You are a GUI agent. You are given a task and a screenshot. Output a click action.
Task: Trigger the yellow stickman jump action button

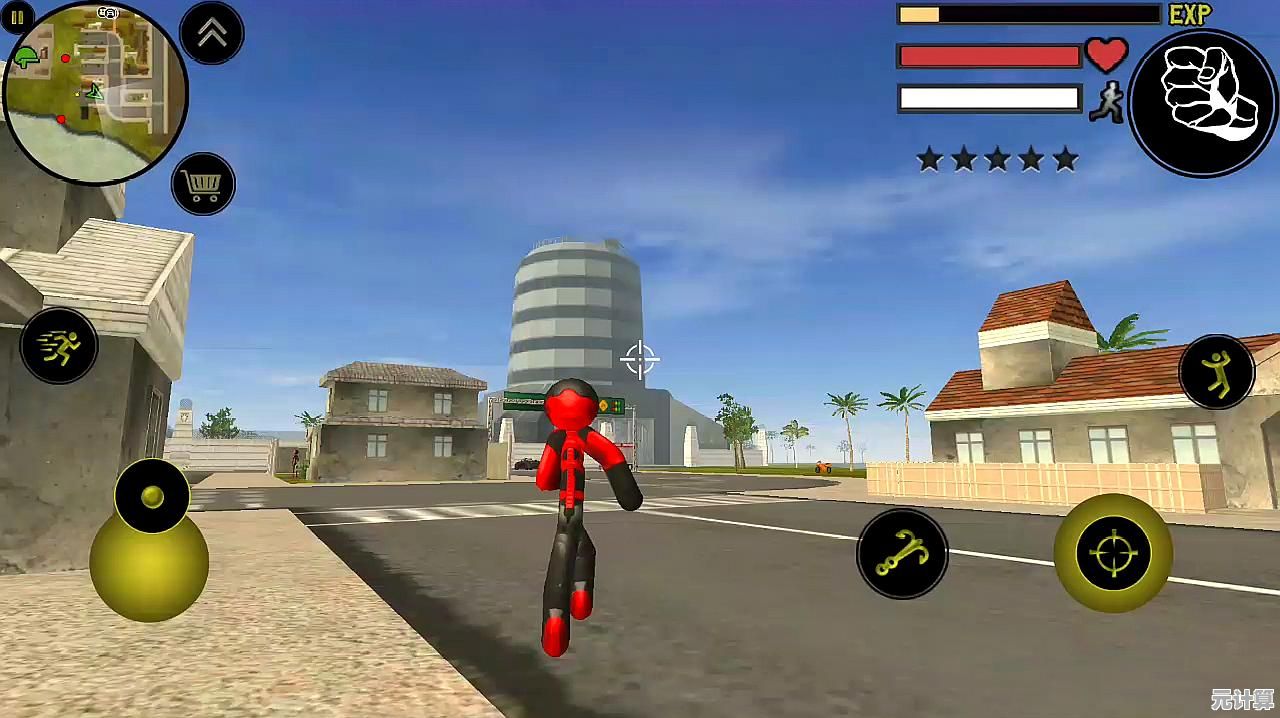click(x=1217, y=371)
